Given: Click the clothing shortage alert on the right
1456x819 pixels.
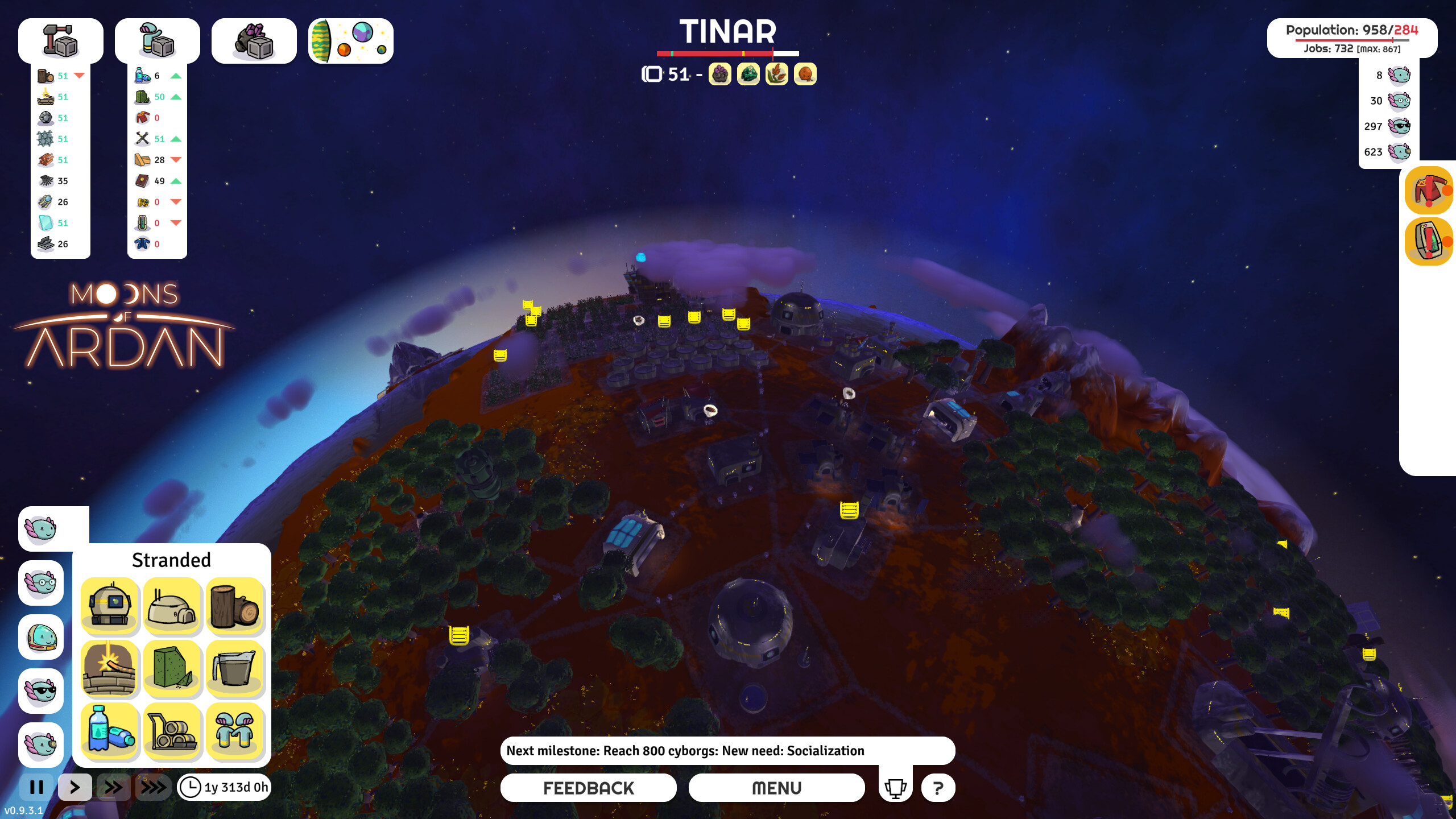Looking at the screenshot, I should pyautogui.click(x=1428, y=191).
